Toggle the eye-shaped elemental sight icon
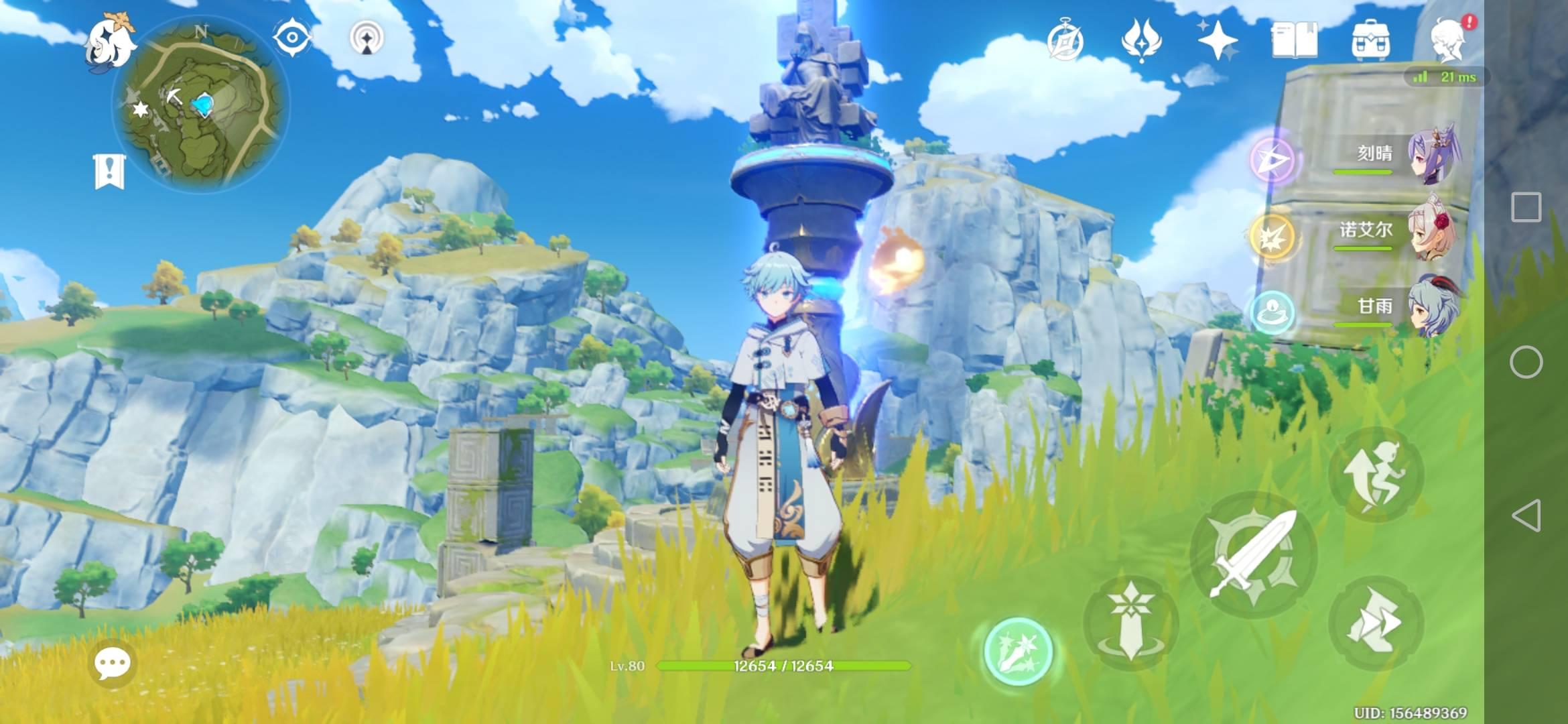Viewport: 1568px width, 724px height. click(x=293, y=38)
